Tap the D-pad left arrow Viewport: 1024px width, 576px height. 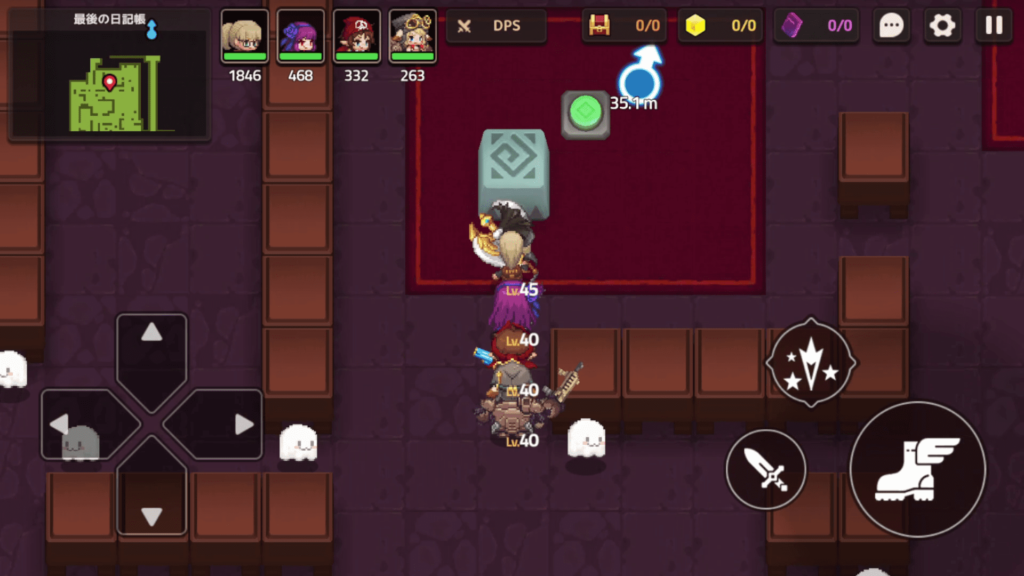click(74, 424)
